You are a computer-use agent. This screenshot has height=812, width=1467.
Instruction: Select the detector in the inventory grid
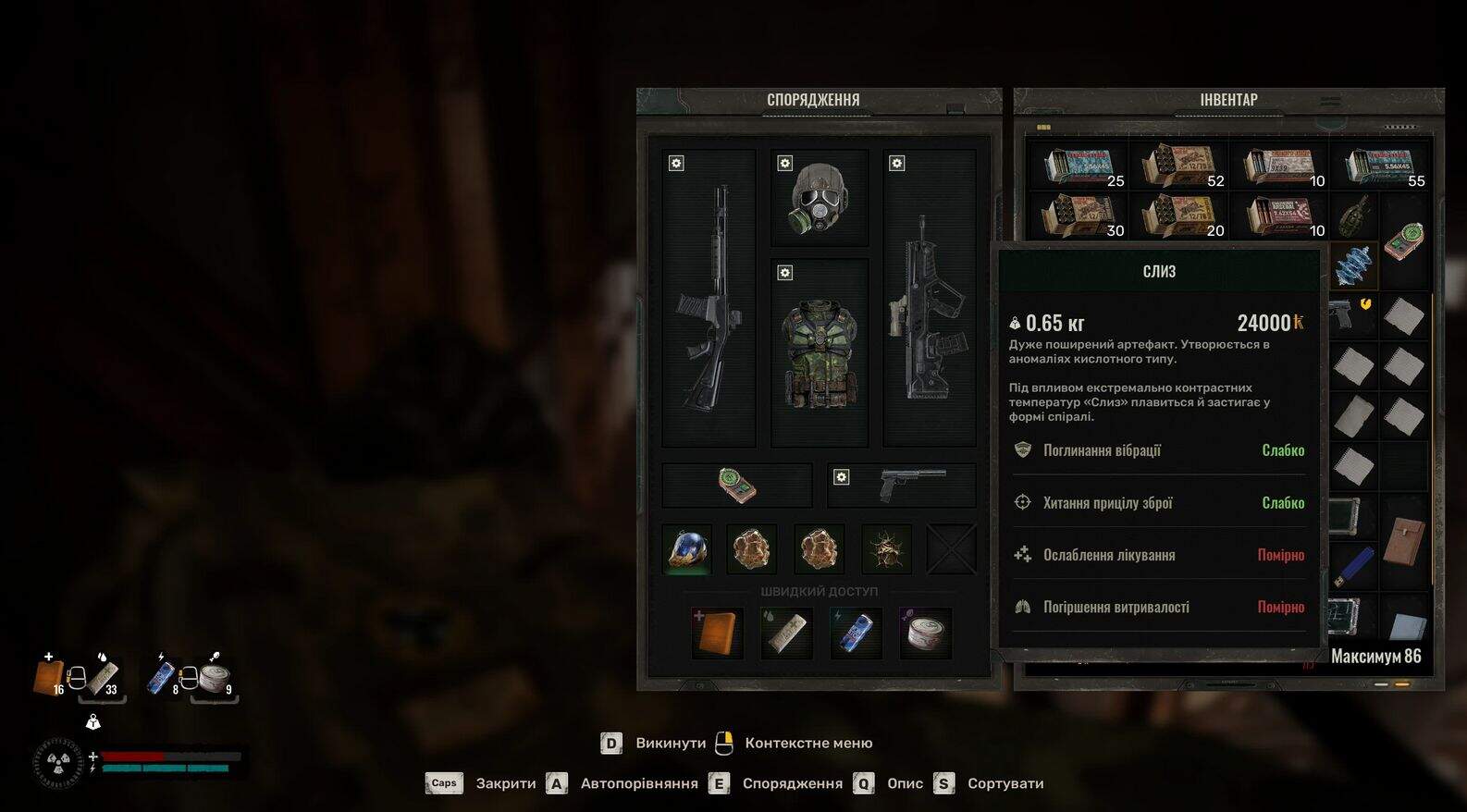point(1405,240)
